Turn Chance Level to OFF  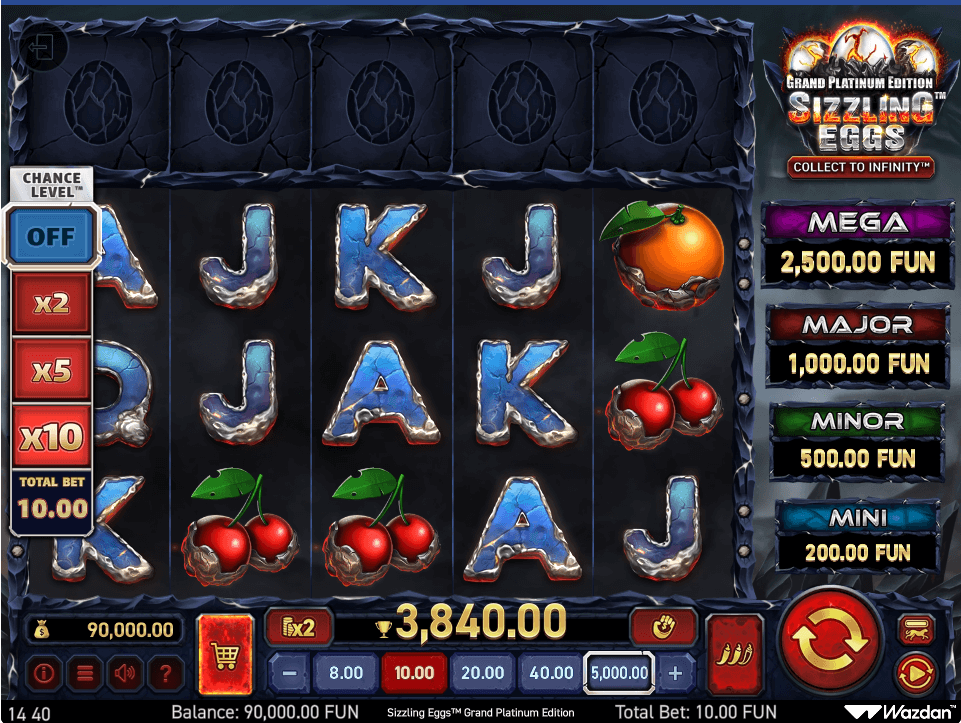click(51, 236)
